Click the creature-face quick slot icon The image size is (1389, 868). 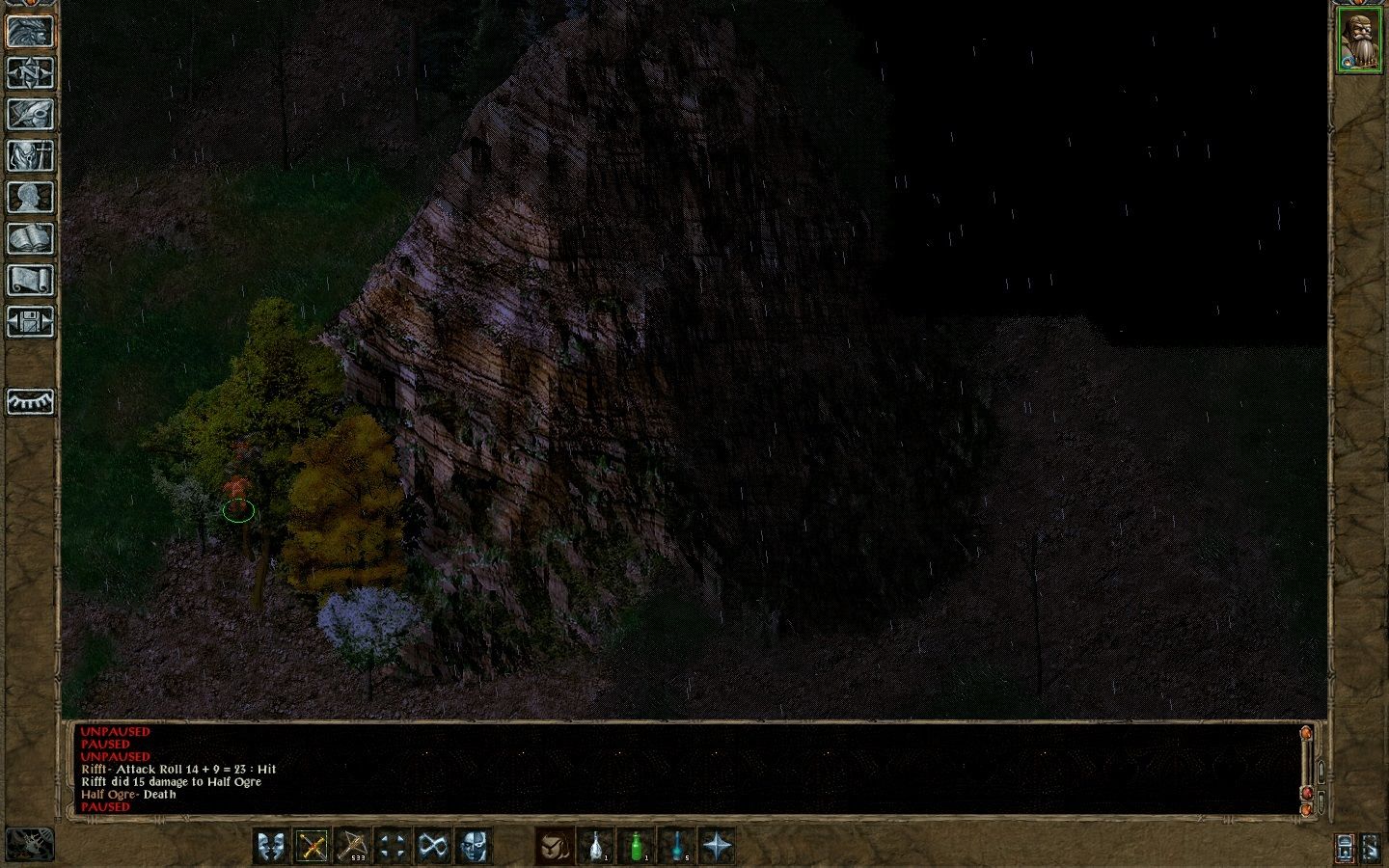tap(555, 847)
